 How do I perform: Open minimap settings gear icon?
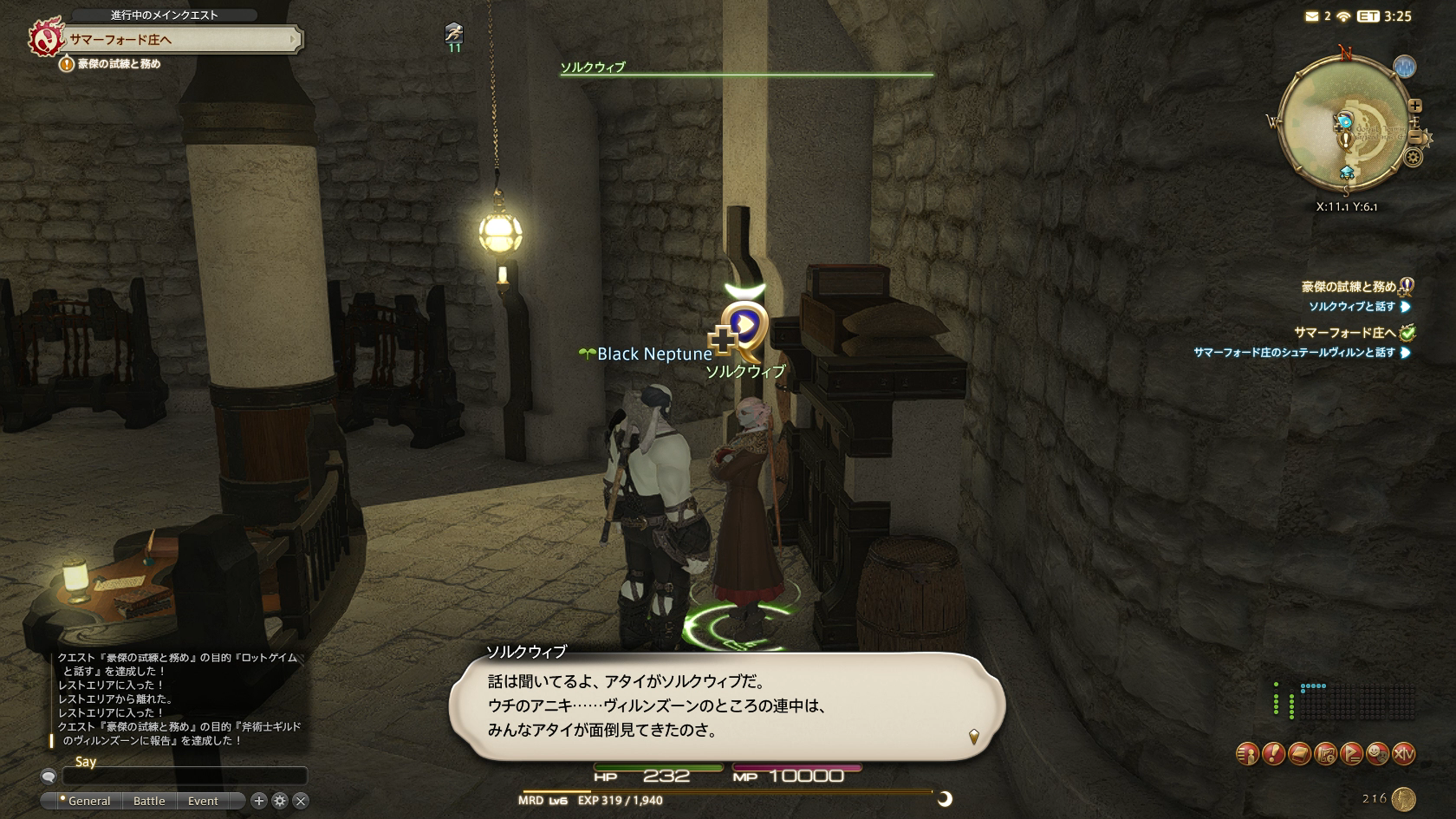click(x=1414, y=158)
